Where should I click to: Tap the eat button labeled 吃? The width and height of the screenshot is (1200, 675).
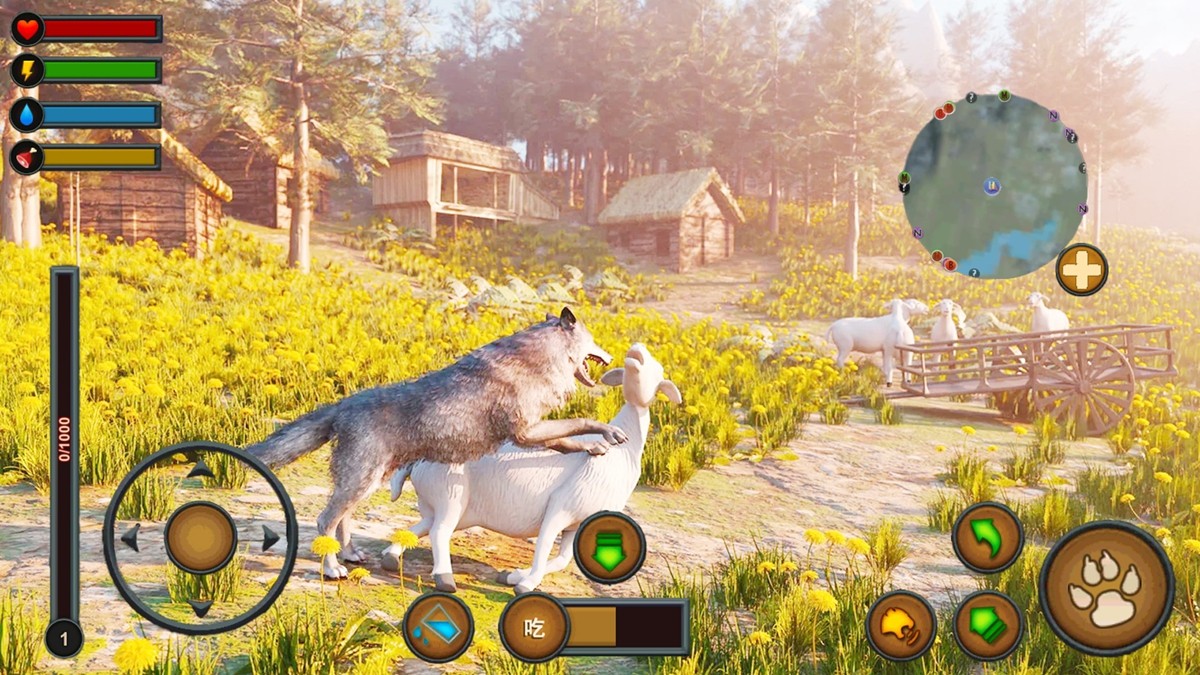coord(535,627)
